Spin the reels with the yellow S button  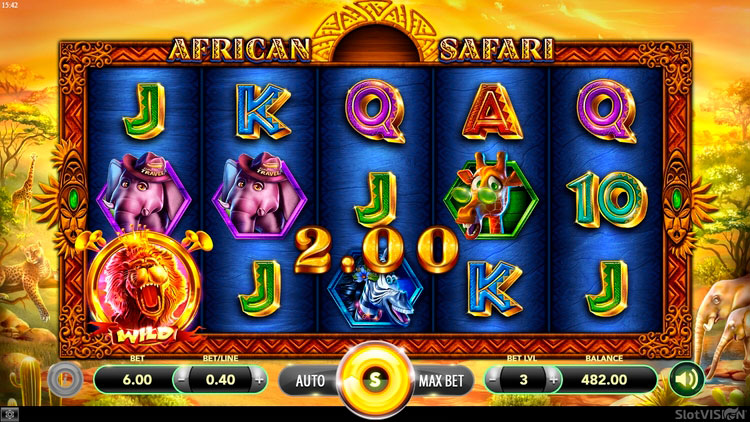pyautogui.click(x=375, y=380)
